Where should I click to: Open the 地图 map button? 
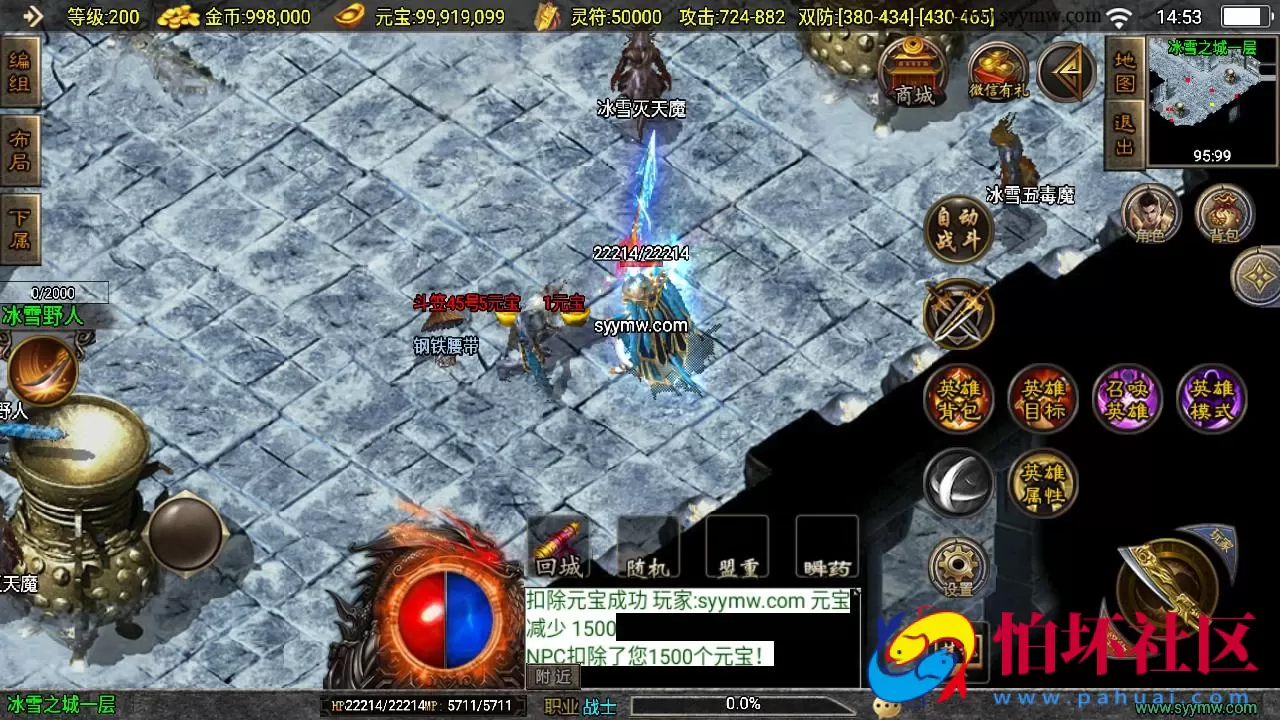coord(1125,70)
